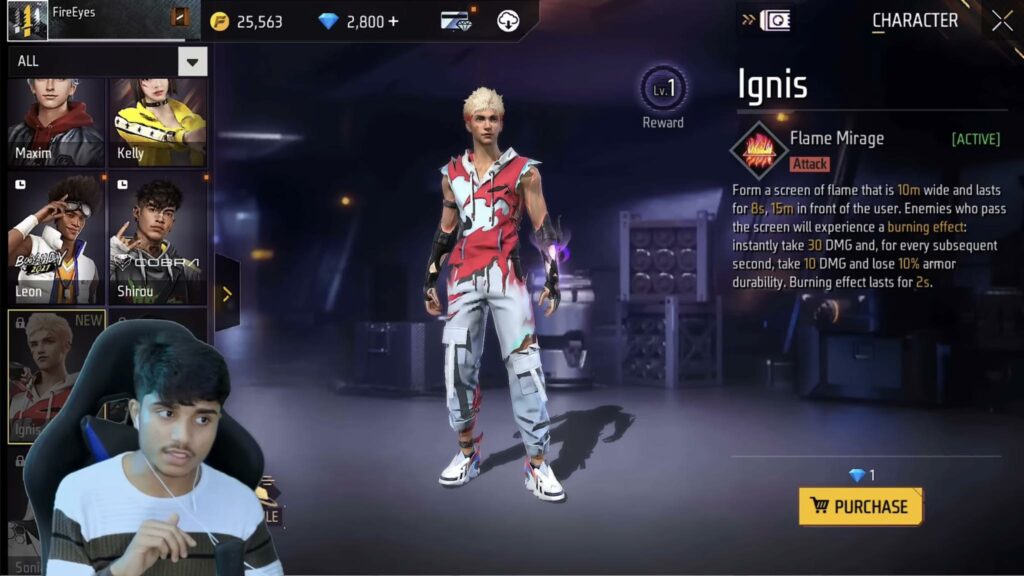Viewport: 1024px width, 576px height.
Task: Click the Flame Mirage skill icon
Action: [759, 150]
